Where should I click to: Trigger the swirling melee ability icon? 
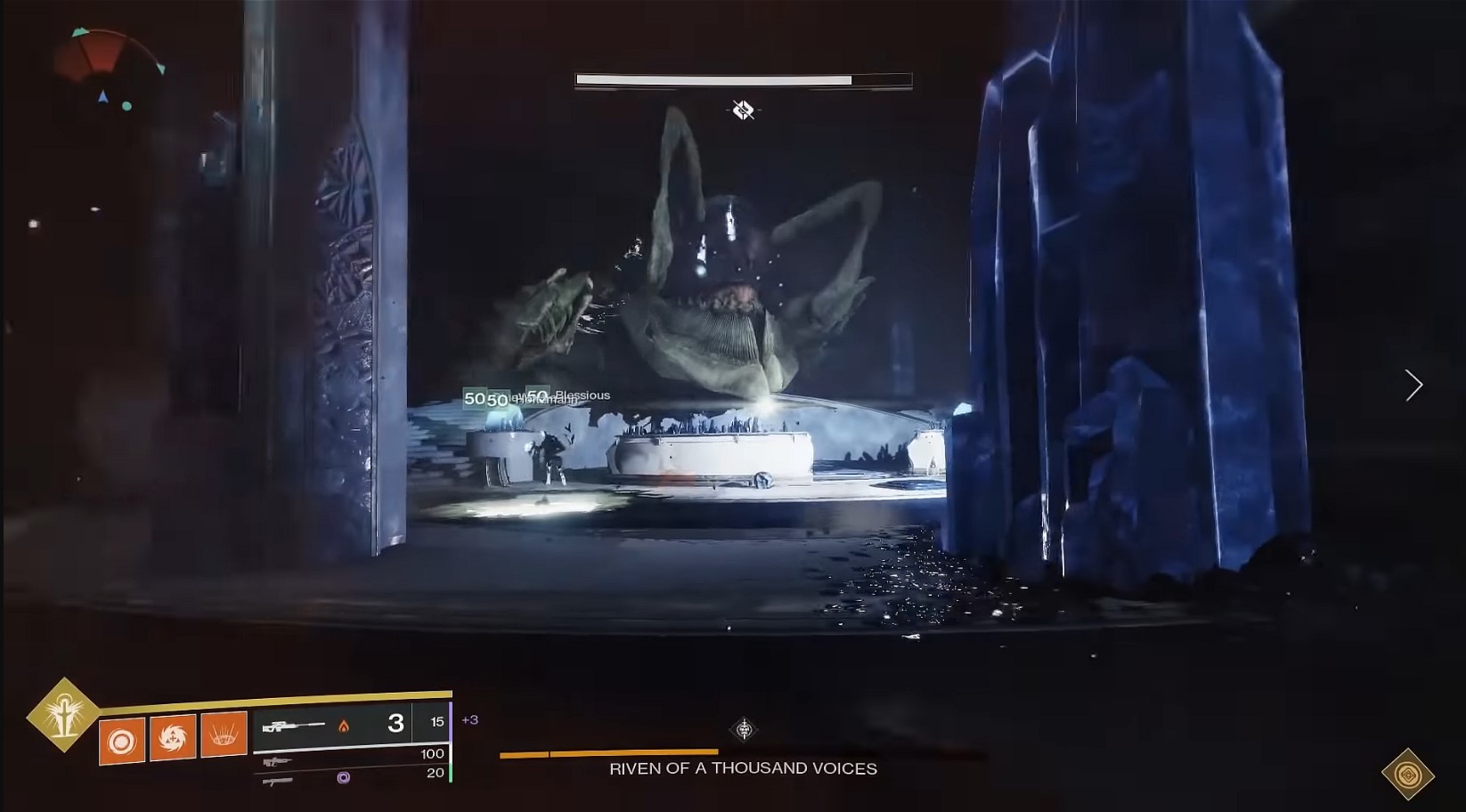pos(173,737)
